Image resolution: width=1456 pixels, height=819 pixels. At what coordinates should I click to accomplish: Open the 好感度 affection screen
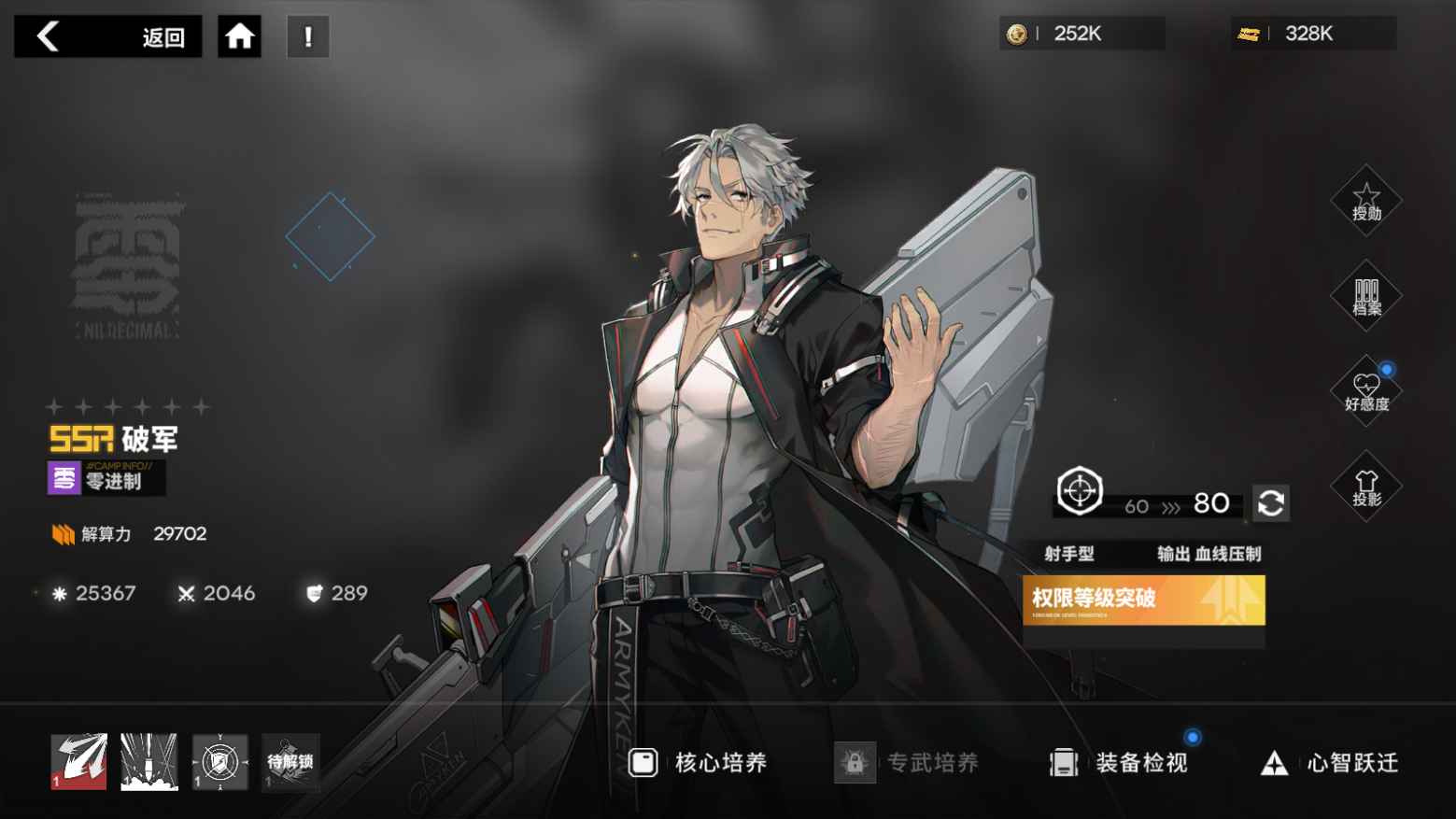[1365, 391]
